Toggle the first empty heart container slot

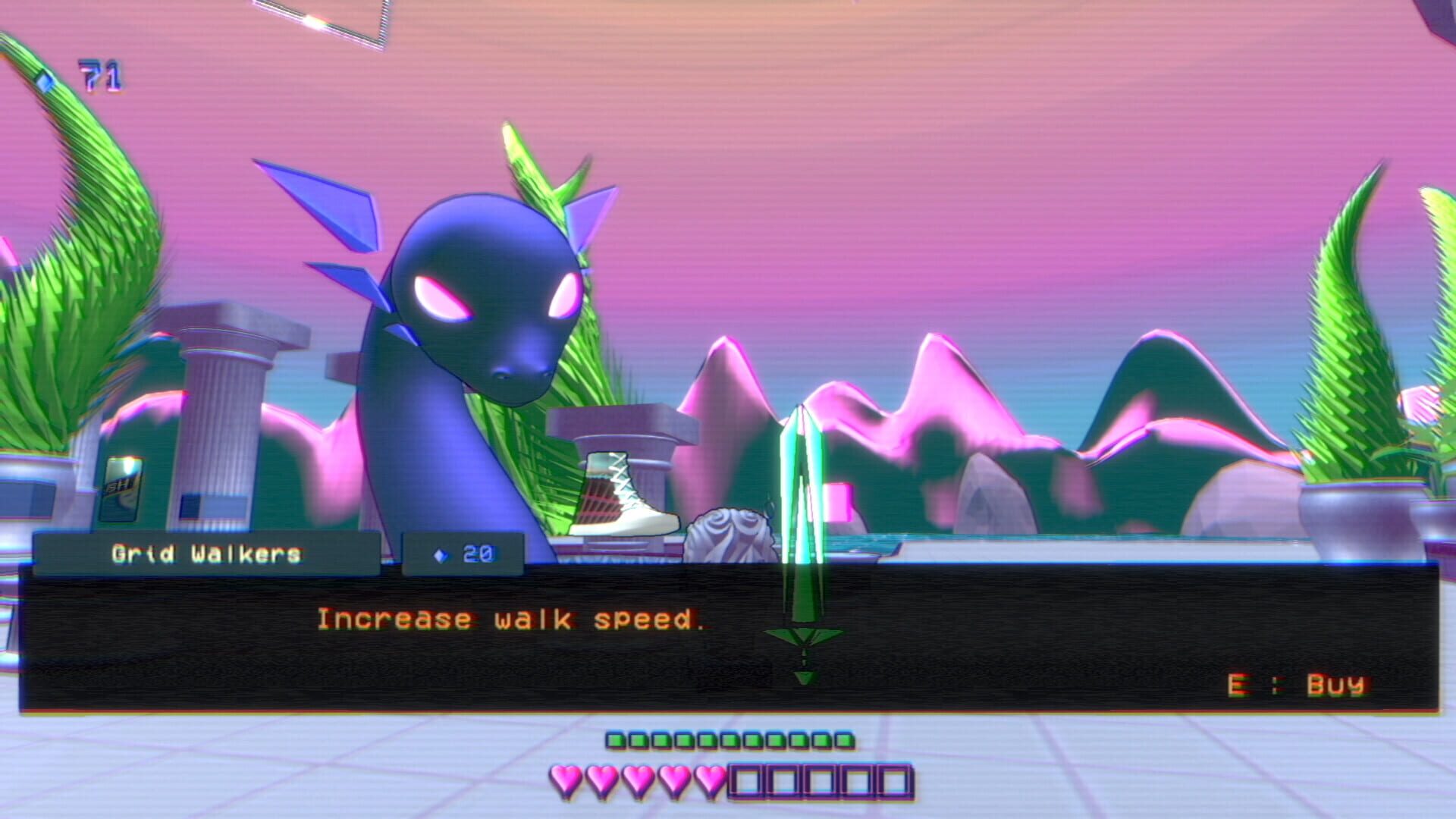(x=747, y=777)
